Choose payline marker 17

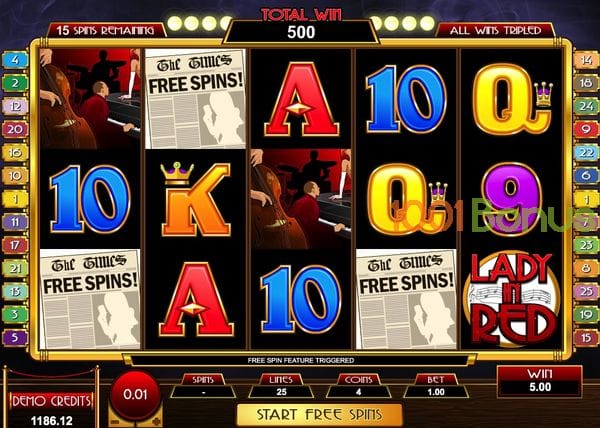pyautogui.click(x=16, y=244)
